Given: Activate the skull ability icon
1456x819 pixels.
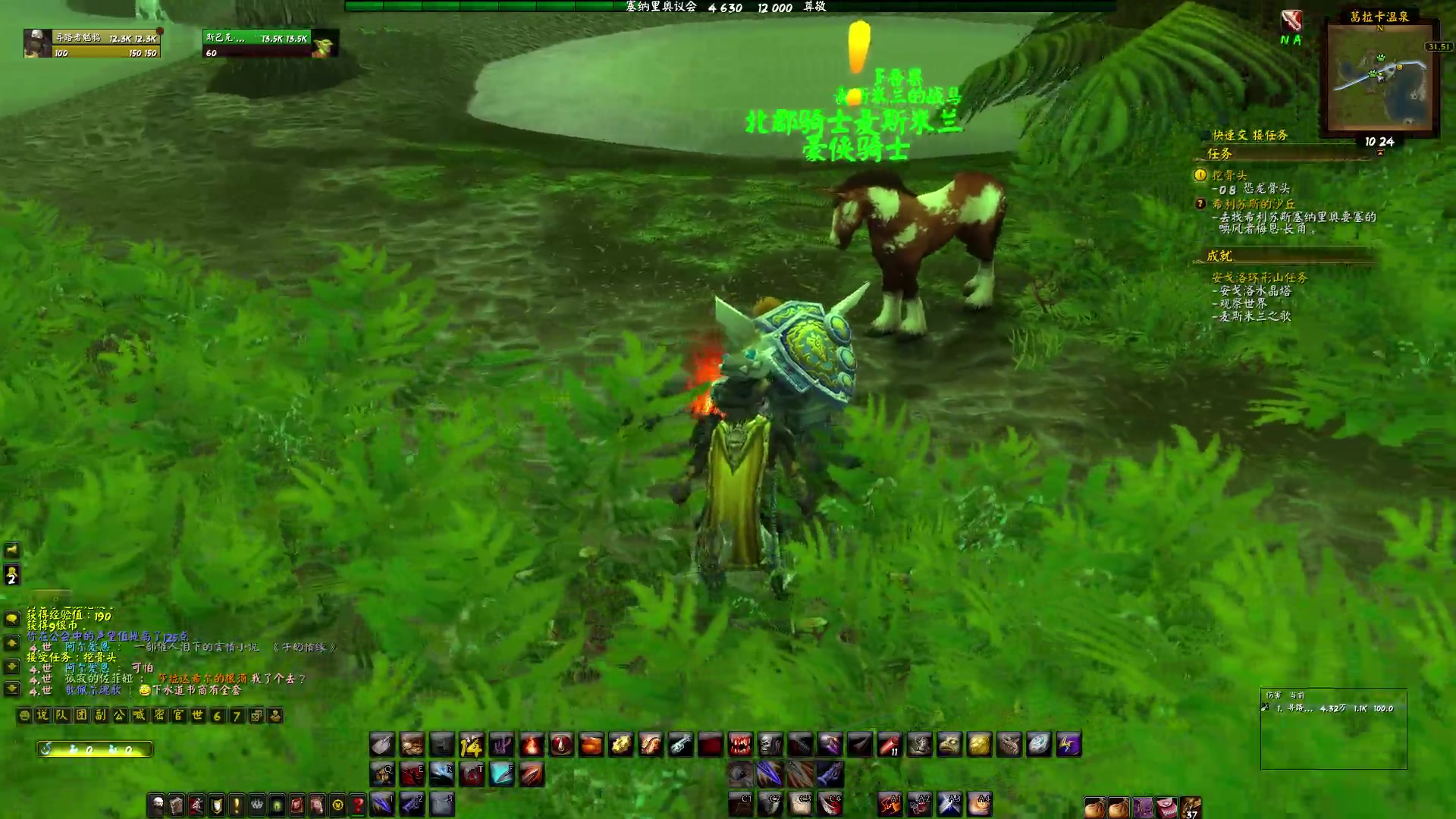Looking at the screenshot, I should click(770, 745).
